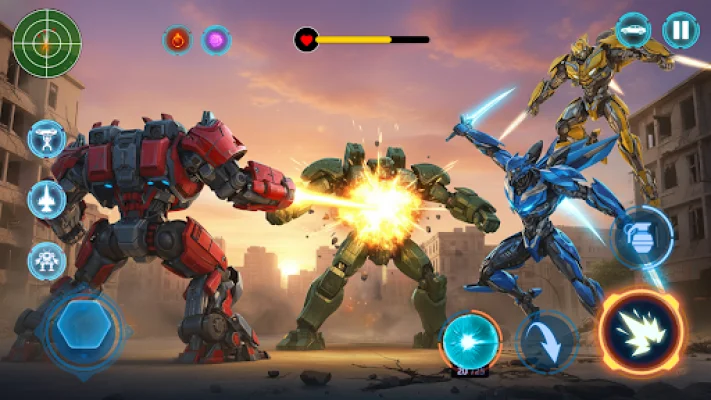Open the green radar minimap
711x400 pixels.
[47, 41]
